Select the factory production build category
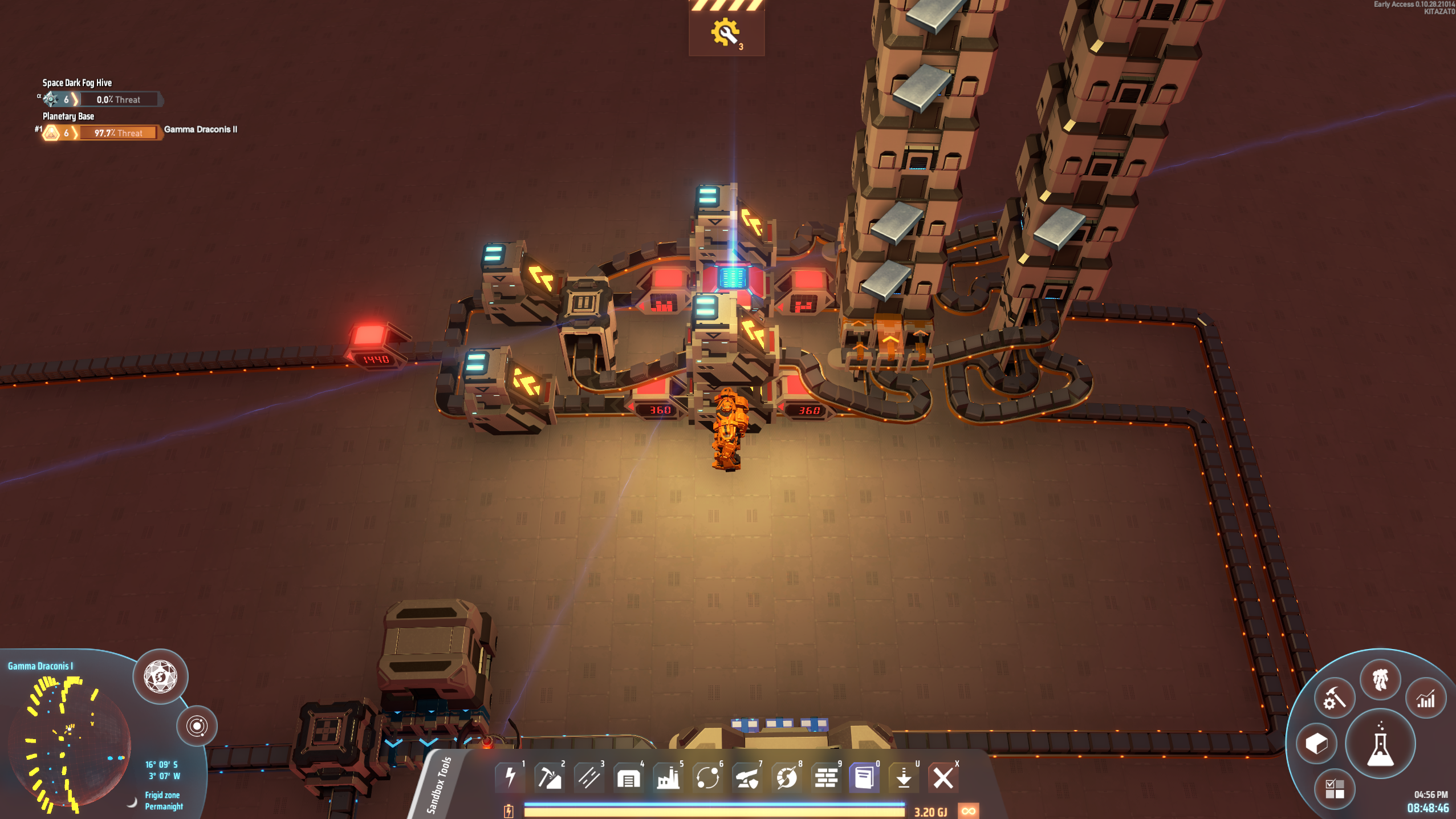Image resolution: width=1456 pixels, height=819 pixels. tap(668, 777)
